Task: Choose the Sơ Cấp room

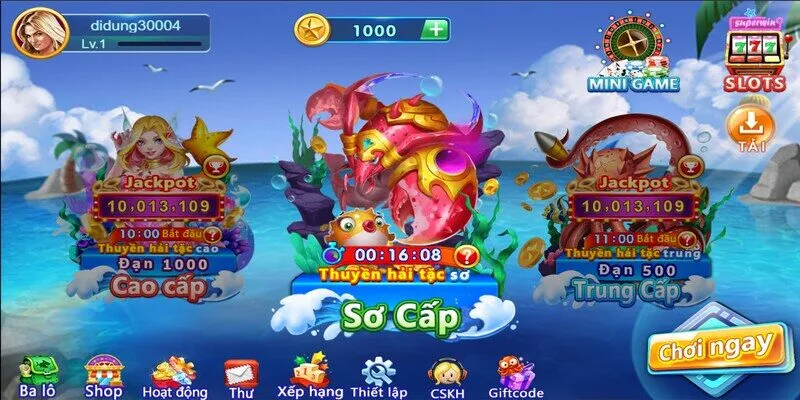Action: pyautogui.click(x=400, y=316)
